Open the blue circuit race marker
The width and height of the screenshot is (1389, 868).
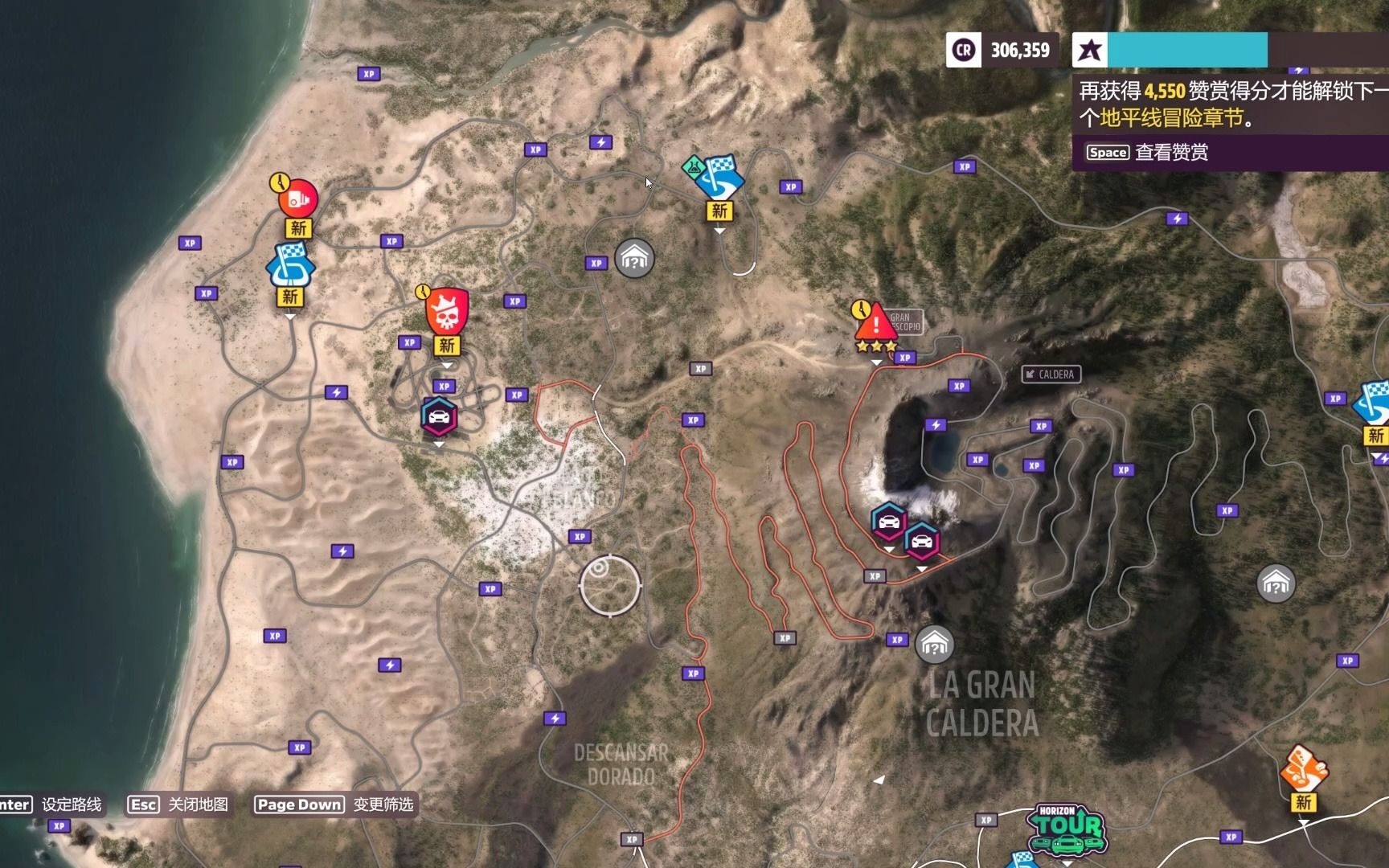tap(289, 265)
